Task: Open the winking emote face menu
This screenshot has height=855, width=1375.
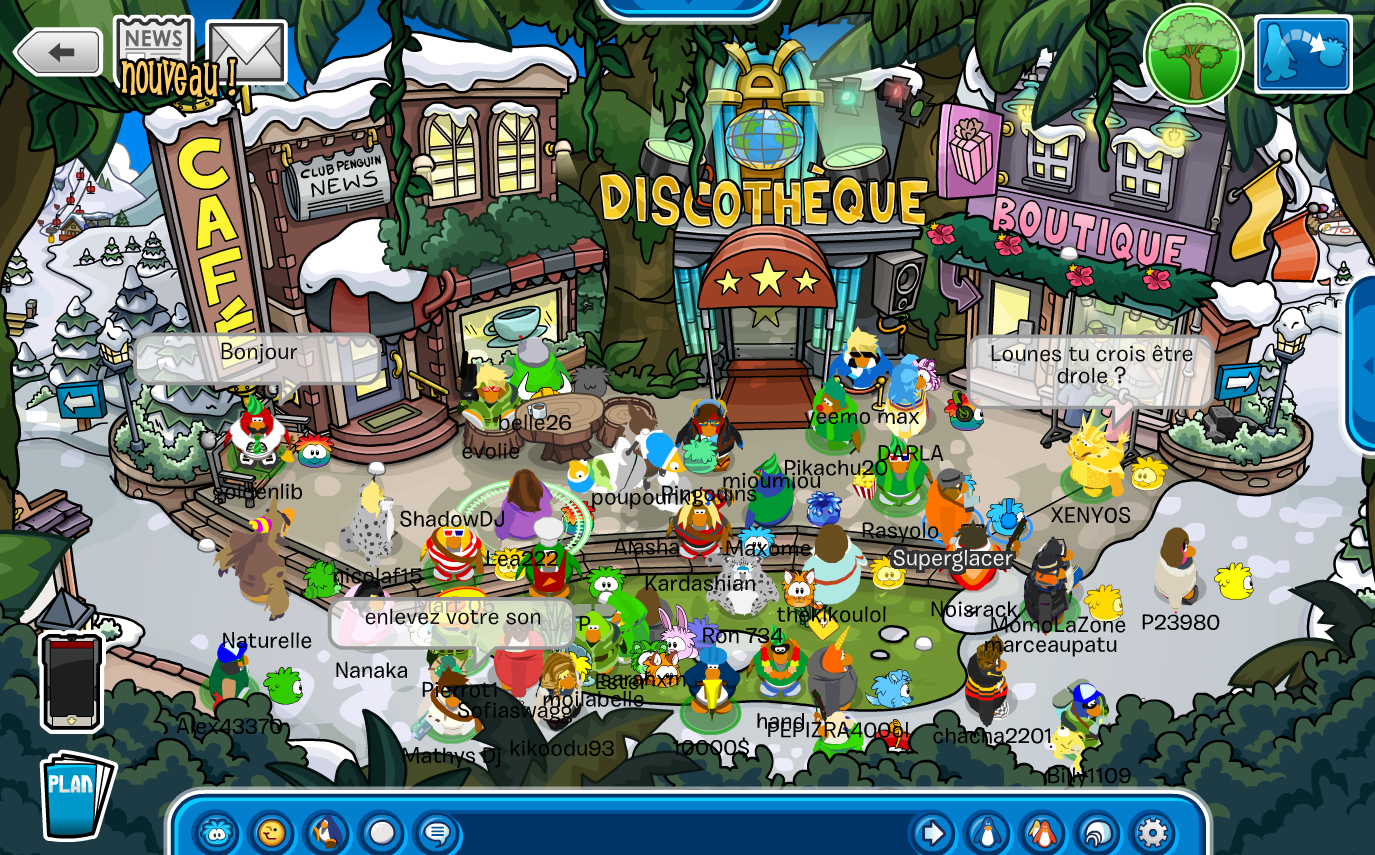Action: [x=271, y=832]
